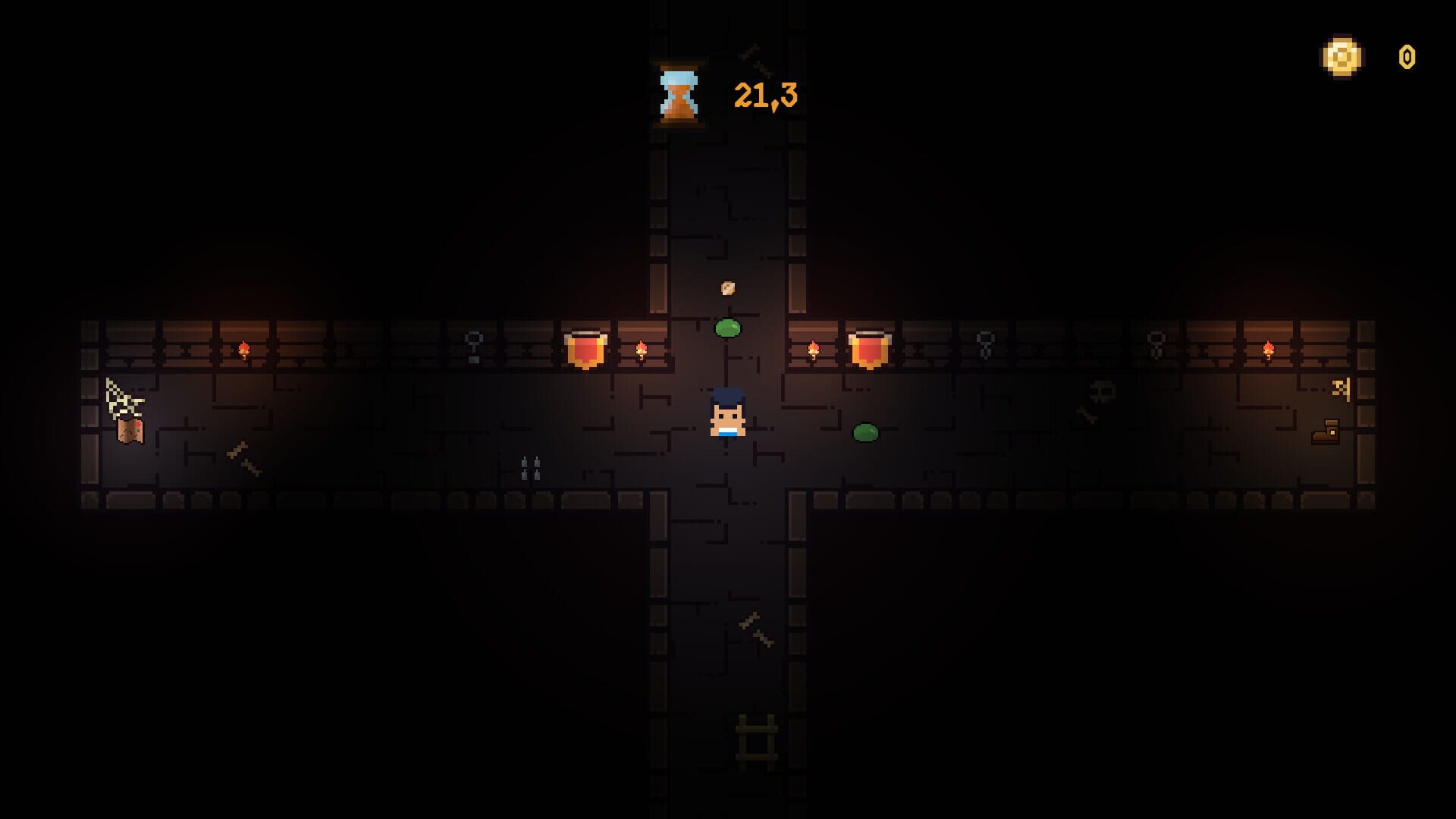Click the torch on the far-left wall

point(243,349)
